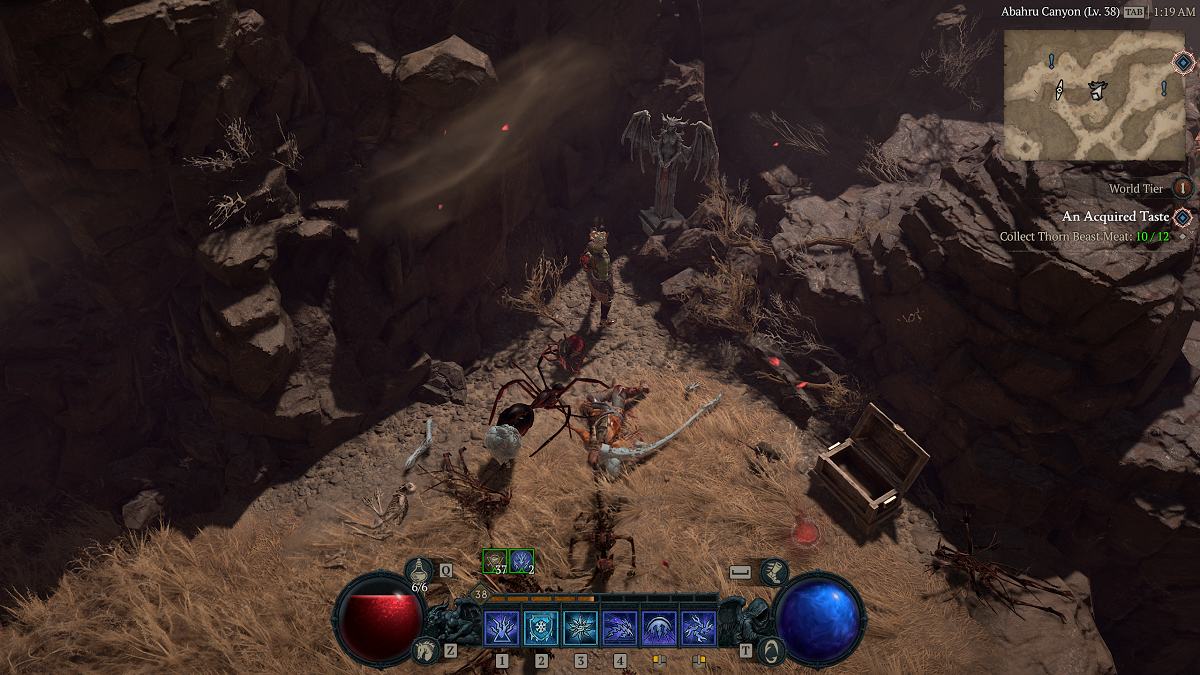Viewport: 1200px width, 675px height.
Task: Activate the boot evade icon
Action: (773, 572)
